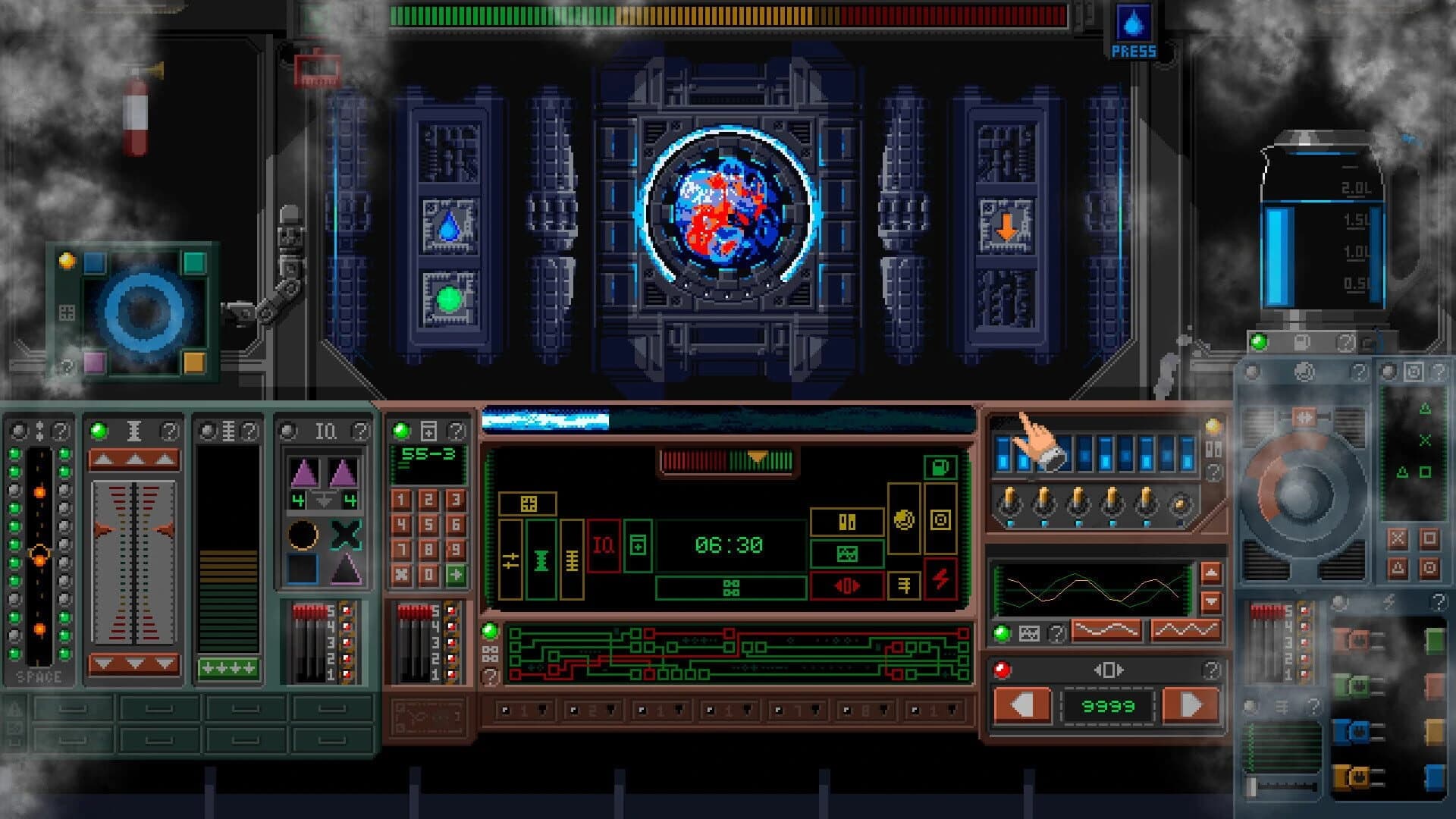Select the blue square shape on the IQ panel

point(301,568)
